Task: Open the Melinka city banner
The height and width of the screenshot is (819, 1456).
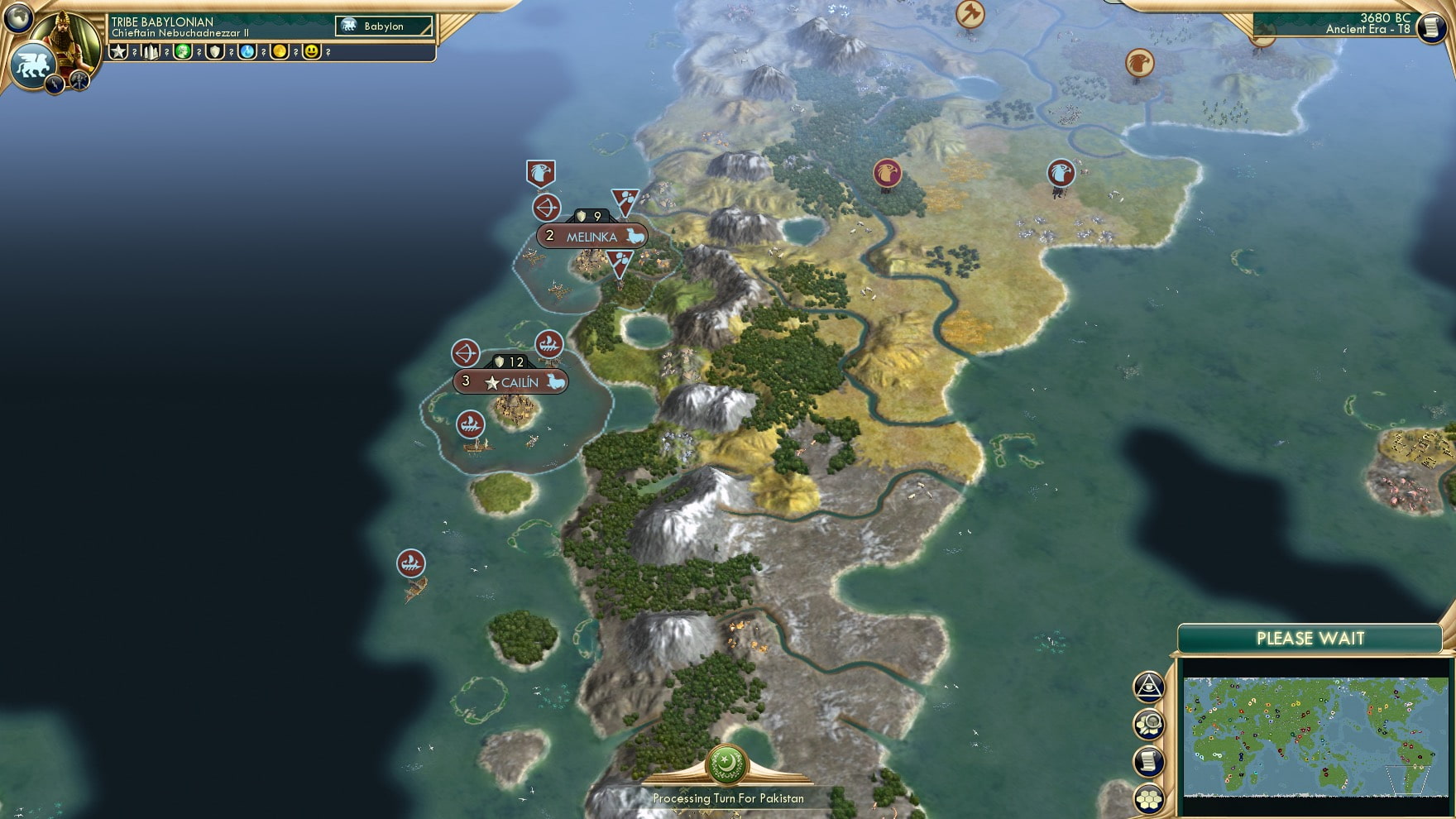Action: tap(592, 237)
